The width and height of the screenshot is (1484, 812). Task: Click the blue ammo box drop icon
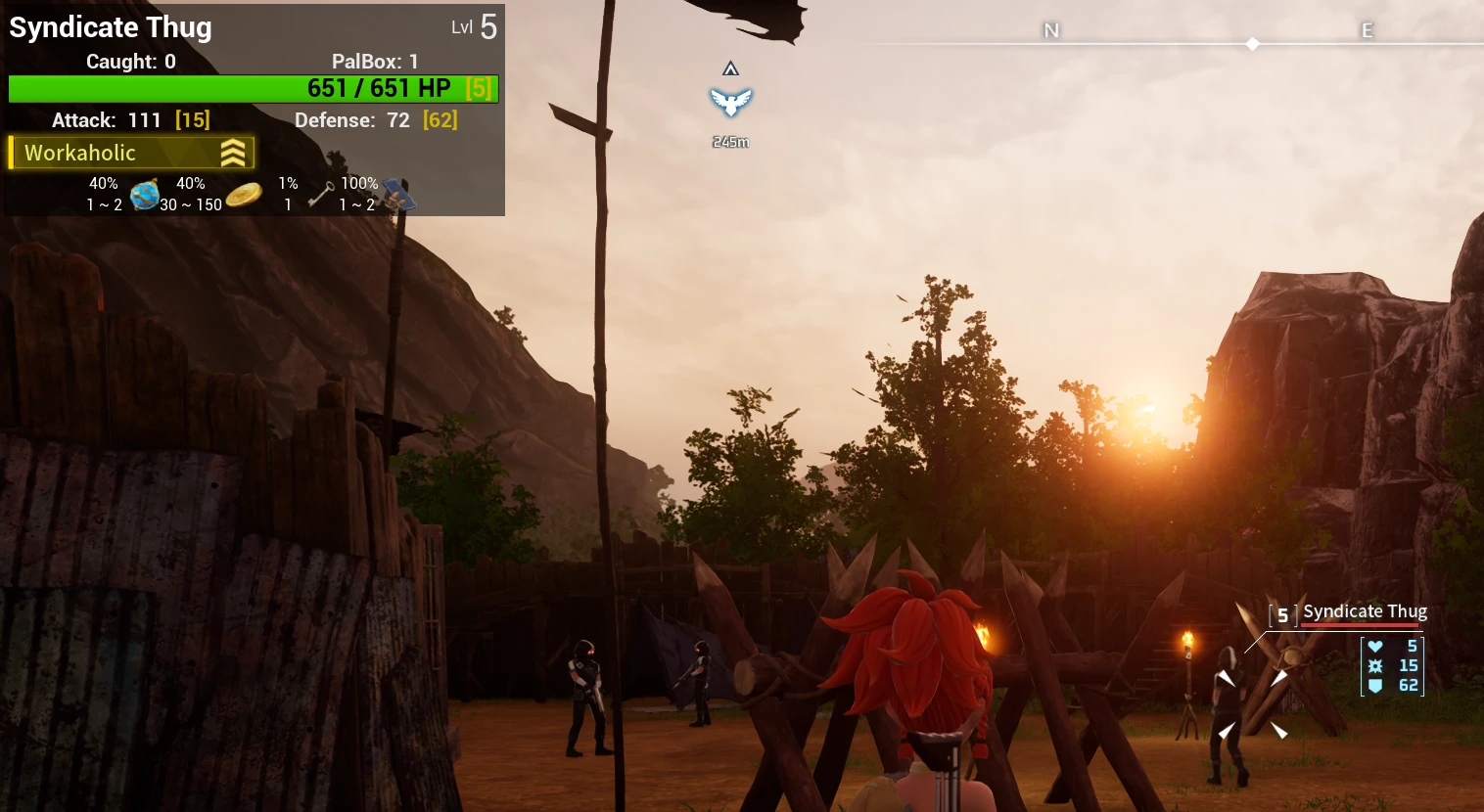pyautogui.click(x=398, y=195)
